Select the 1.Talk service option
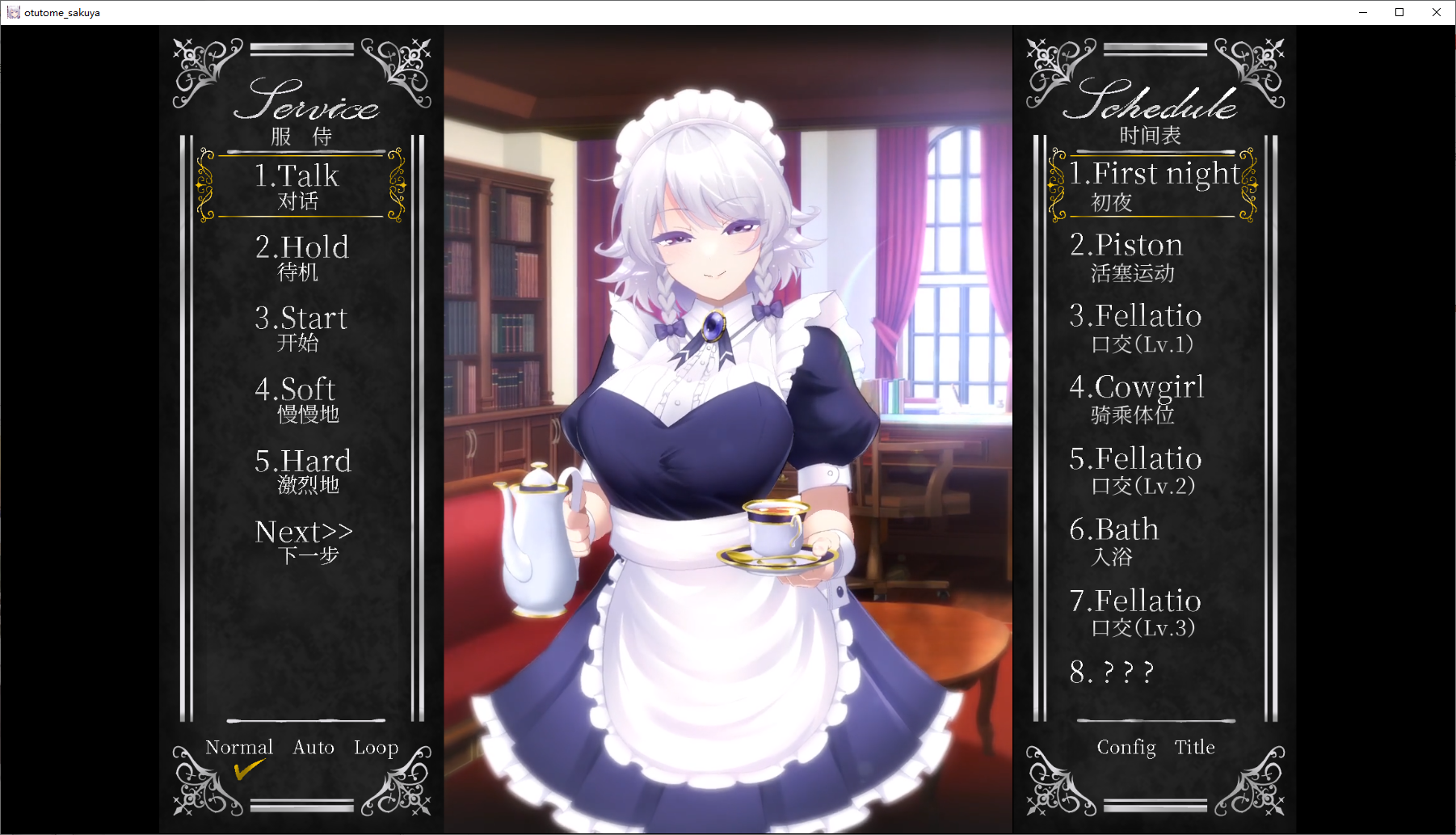 297,186
